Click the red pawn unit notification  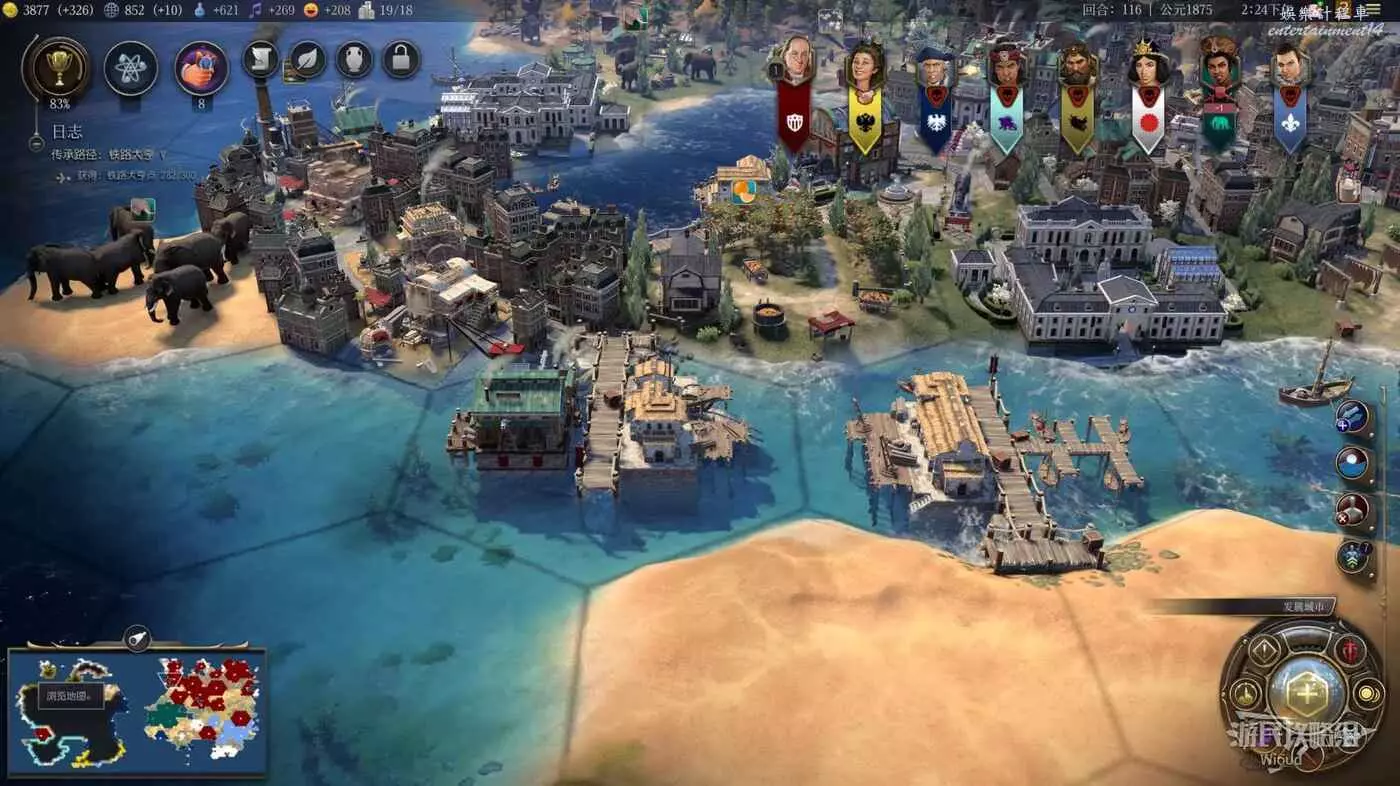tap(1353, 509)
